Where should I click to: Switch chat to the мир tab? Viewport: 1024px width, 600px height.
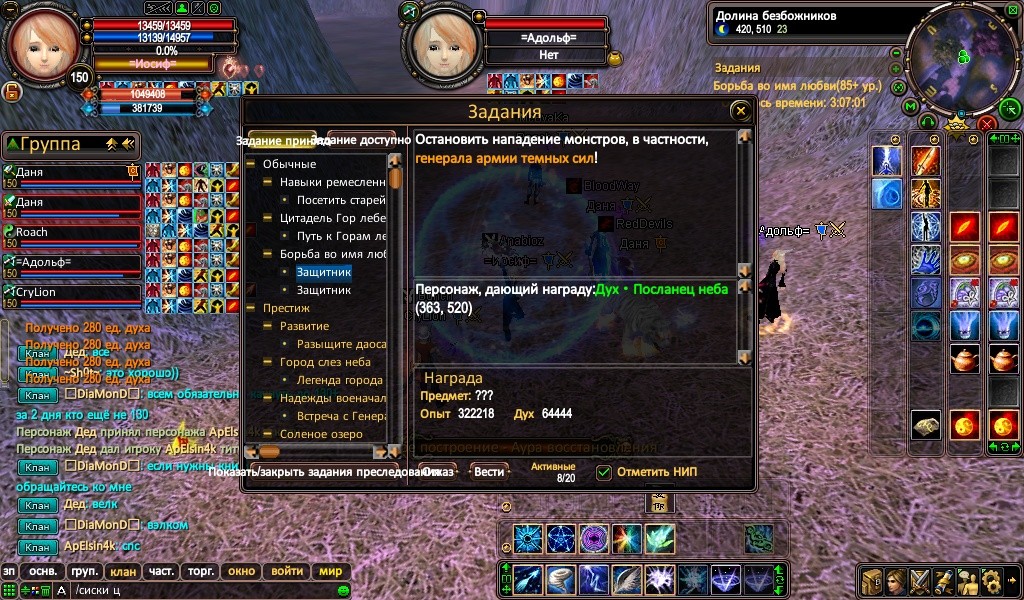pyautogui.click(x=330, y=572)
